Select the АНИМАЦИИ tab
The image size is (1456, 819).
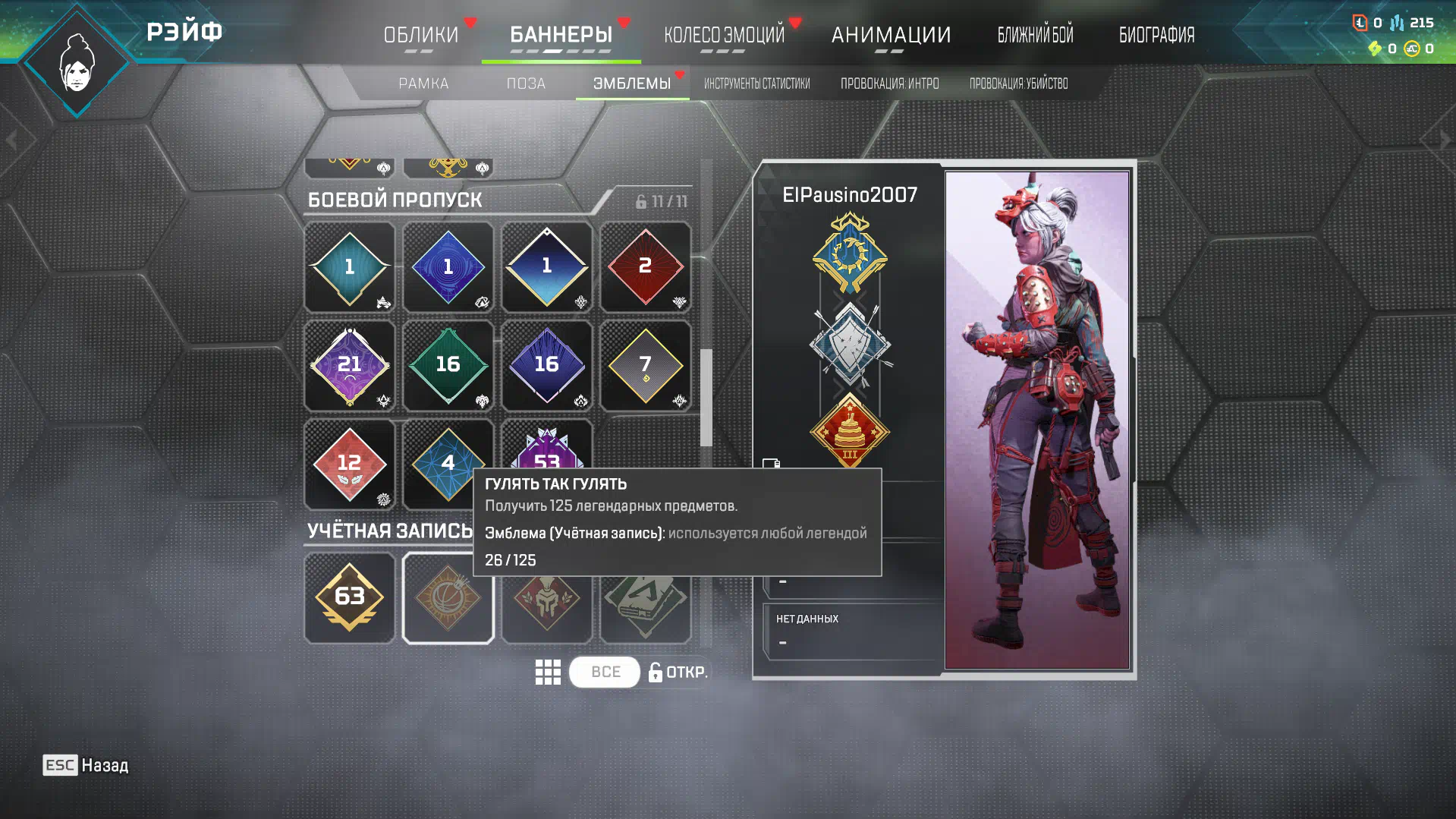[x=891, y=35]
